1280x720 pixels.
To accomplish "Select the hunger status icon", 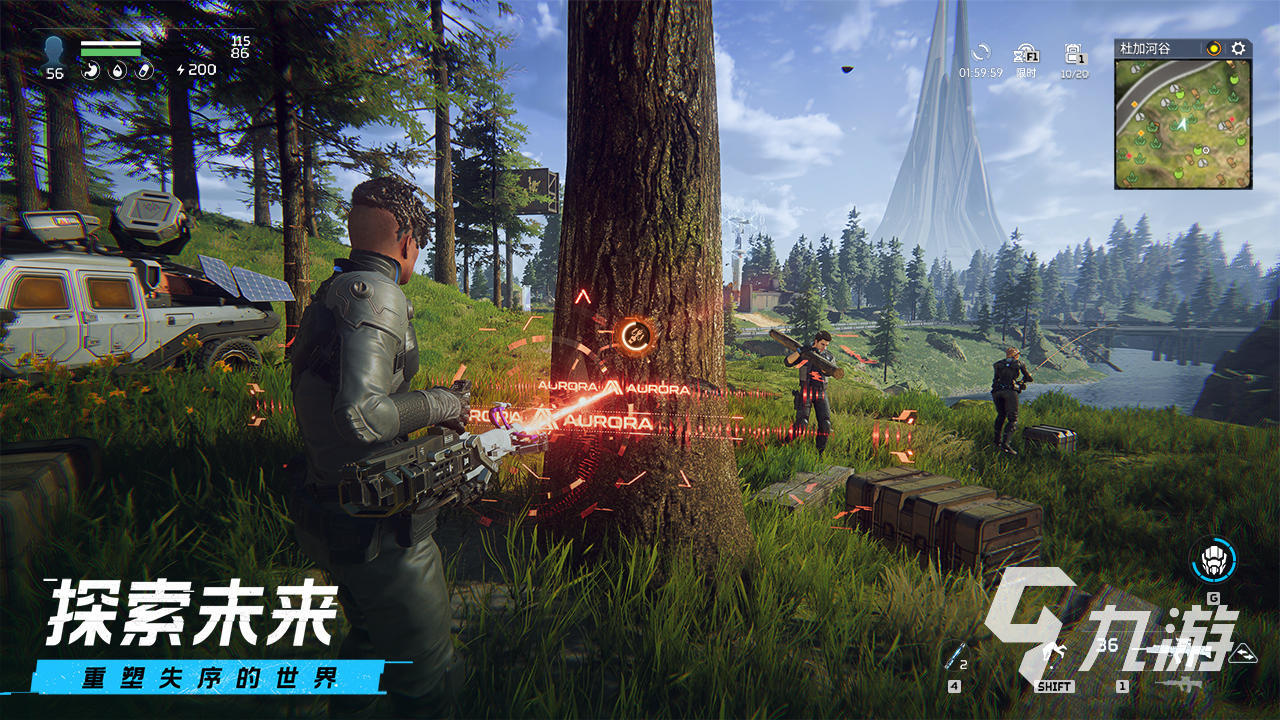I will point(92,70).
